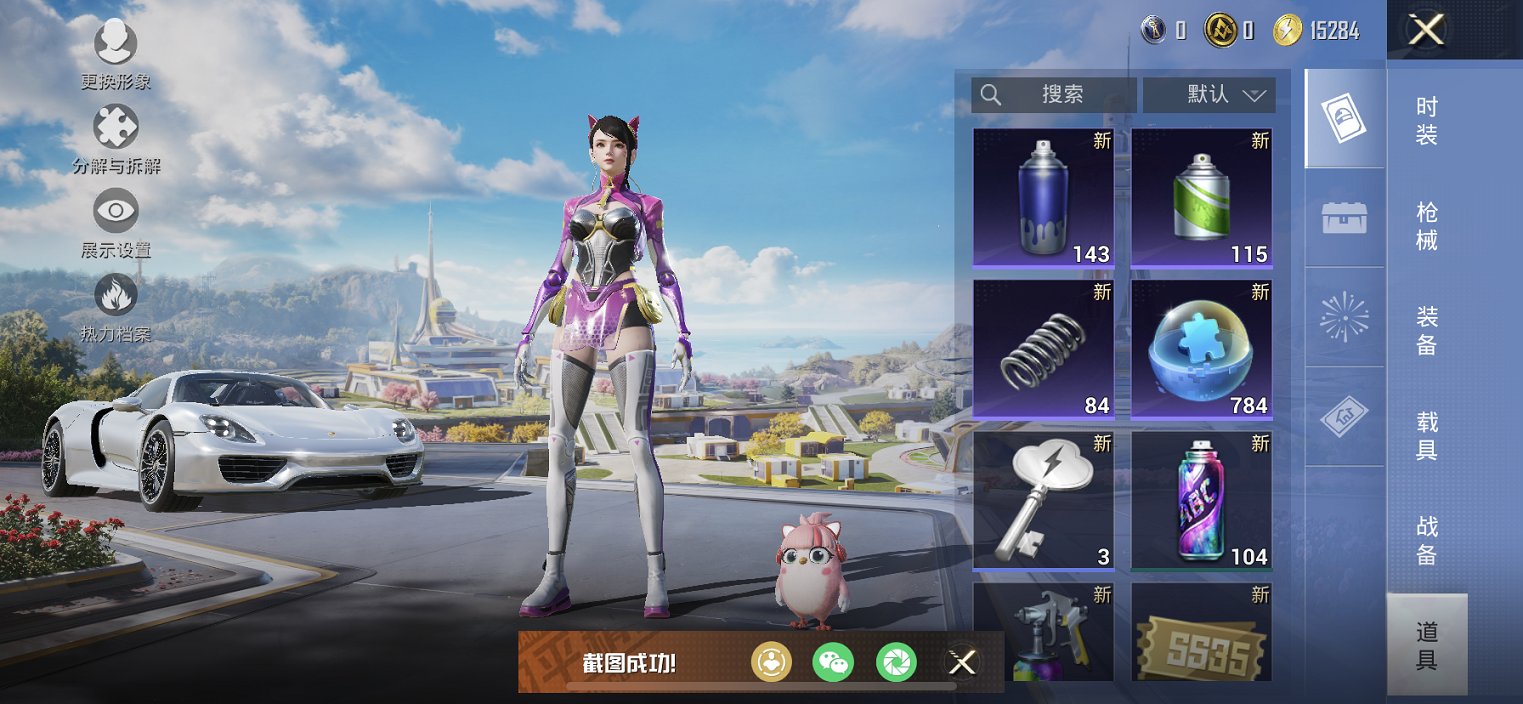Select the colorful ABC spray can

1201,500
